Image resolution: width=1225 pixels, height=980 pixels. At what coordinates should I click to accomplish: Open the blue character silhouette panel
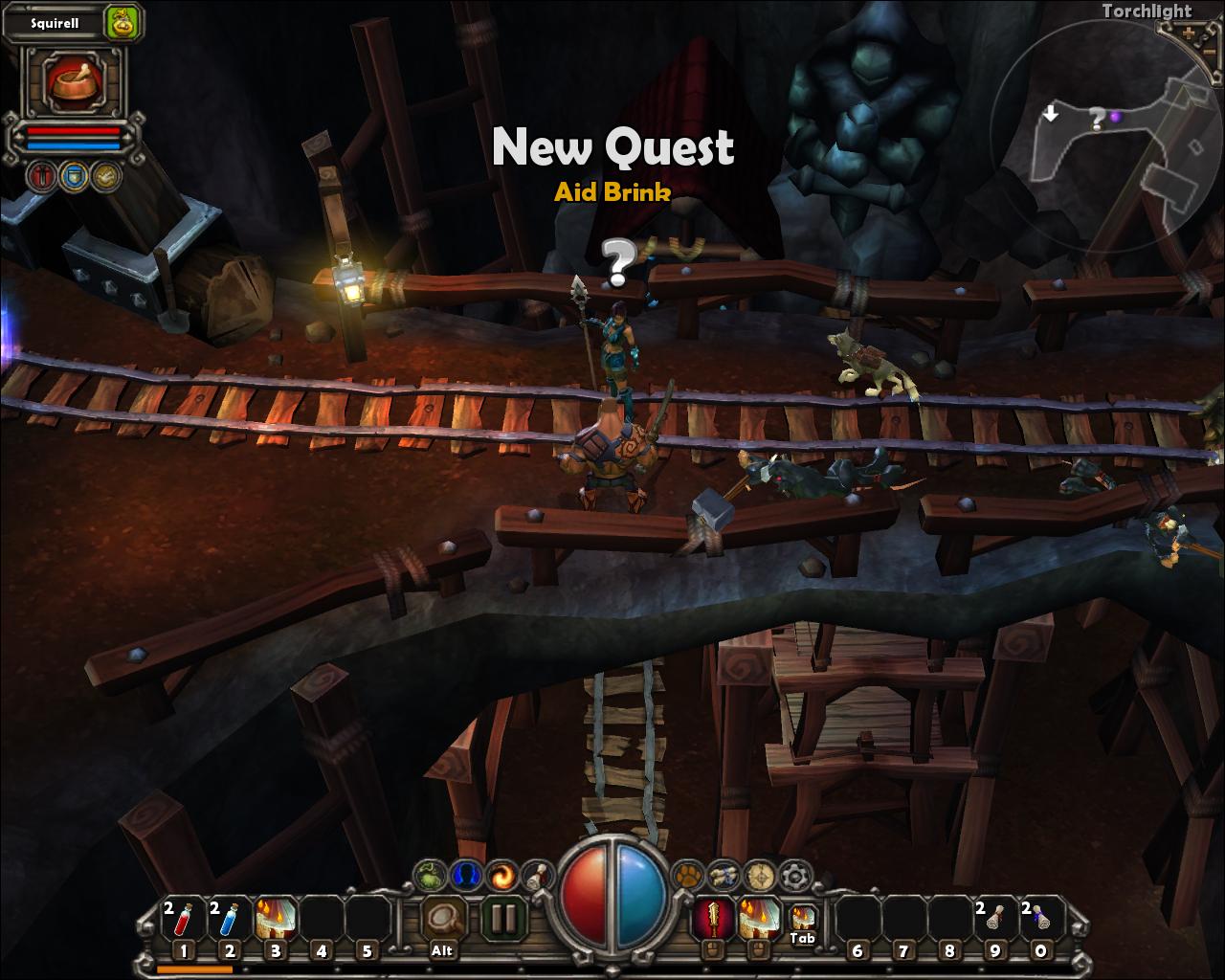tap(467, 875)
